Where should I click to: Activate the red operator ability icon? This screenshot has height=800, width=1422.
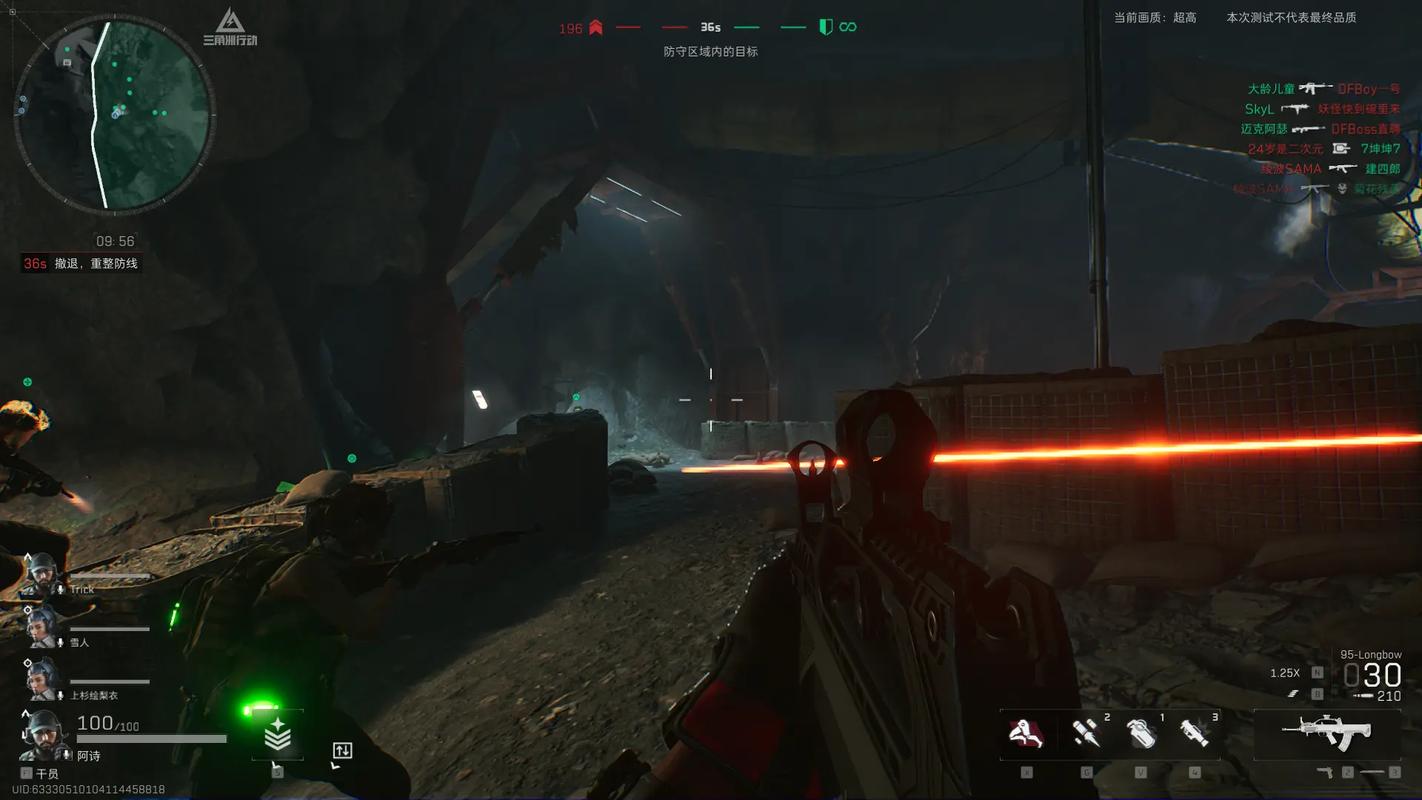click(x=1026, y=734)
